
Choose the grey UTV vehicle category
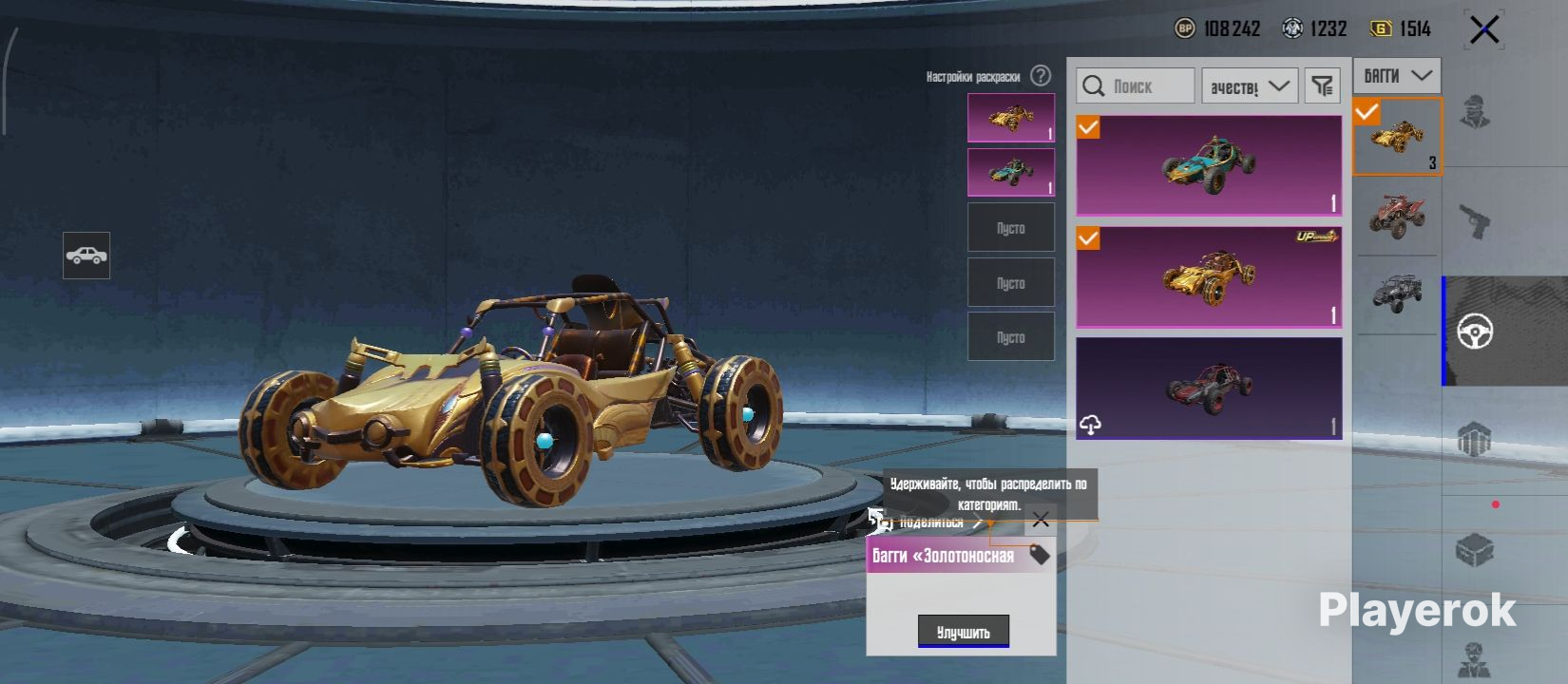[x=1396, y=294]
